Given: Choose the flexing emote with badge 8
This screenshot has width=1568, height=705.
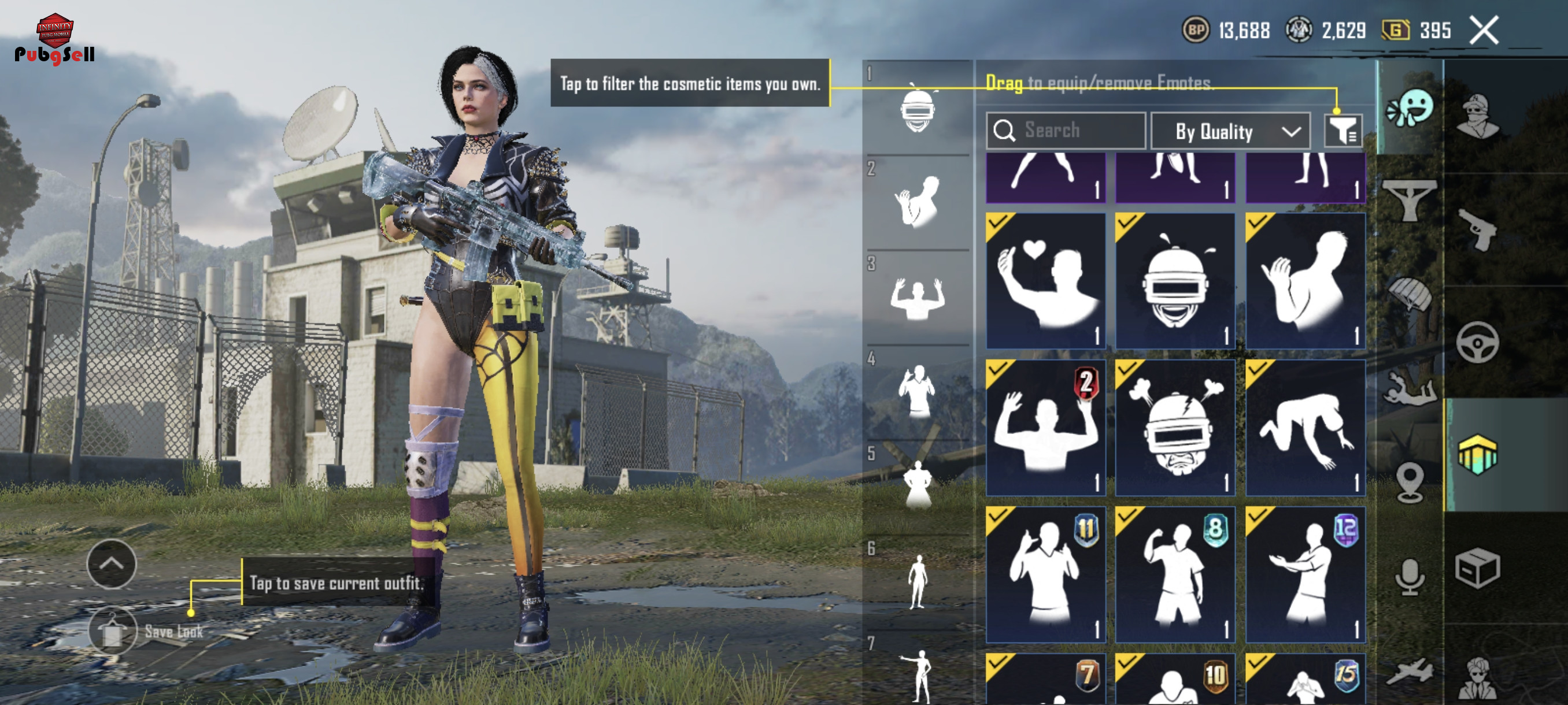Looking at the screenshot, I should pyautogui.click(x=1175, y=574).
